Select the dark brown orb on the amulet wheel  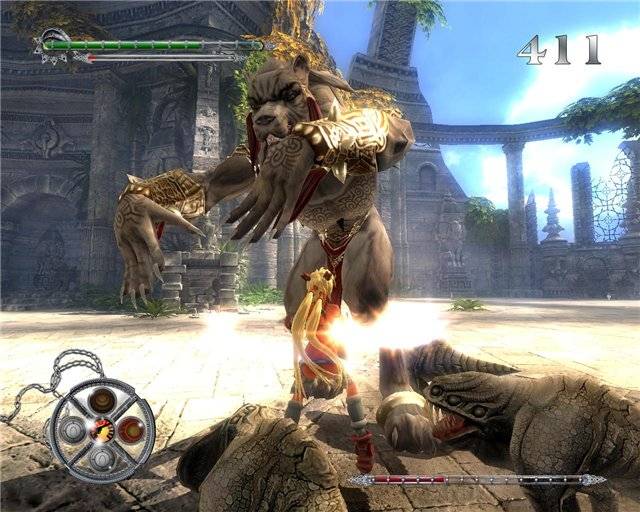coord(101,401)
